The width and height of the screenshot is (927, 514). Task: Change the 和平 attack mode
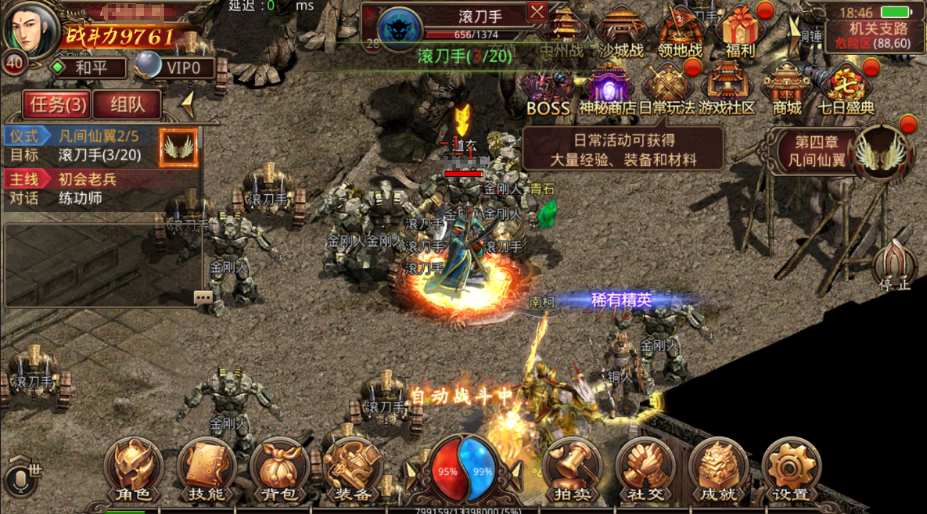click(x=90, y=68)
